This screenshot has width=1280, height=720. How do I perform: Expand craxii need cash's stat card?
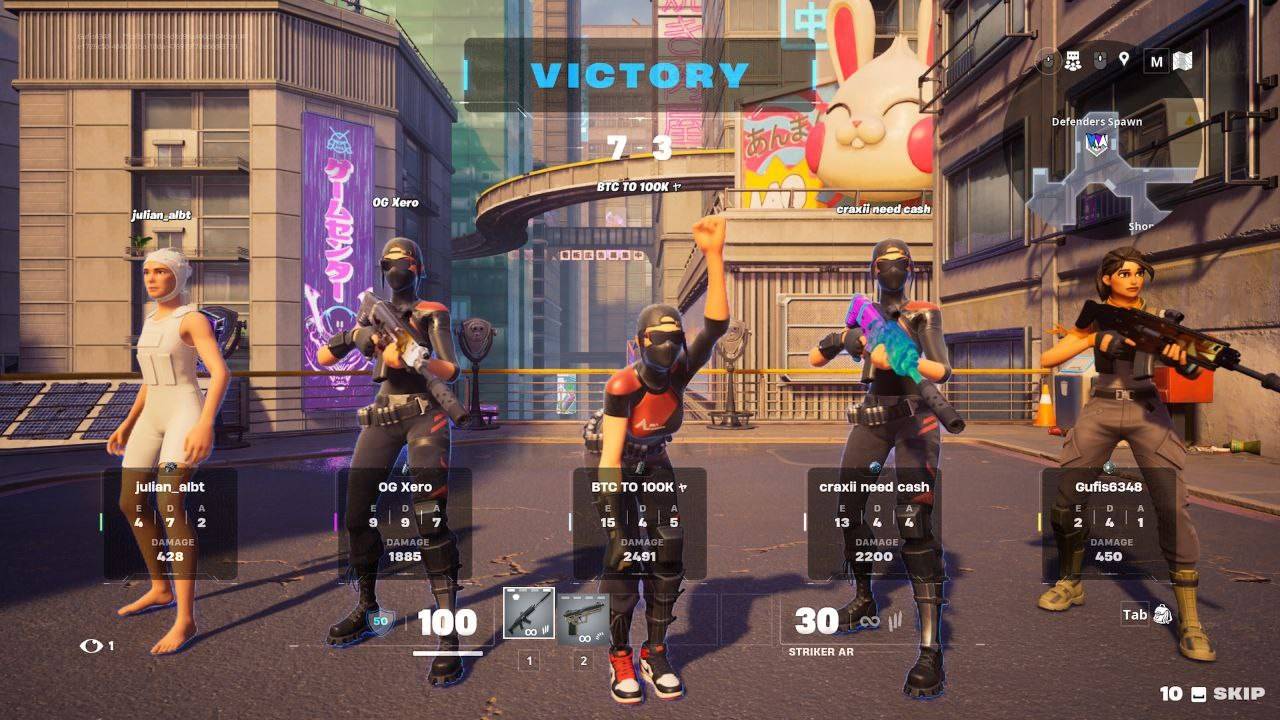click(872, 522)
